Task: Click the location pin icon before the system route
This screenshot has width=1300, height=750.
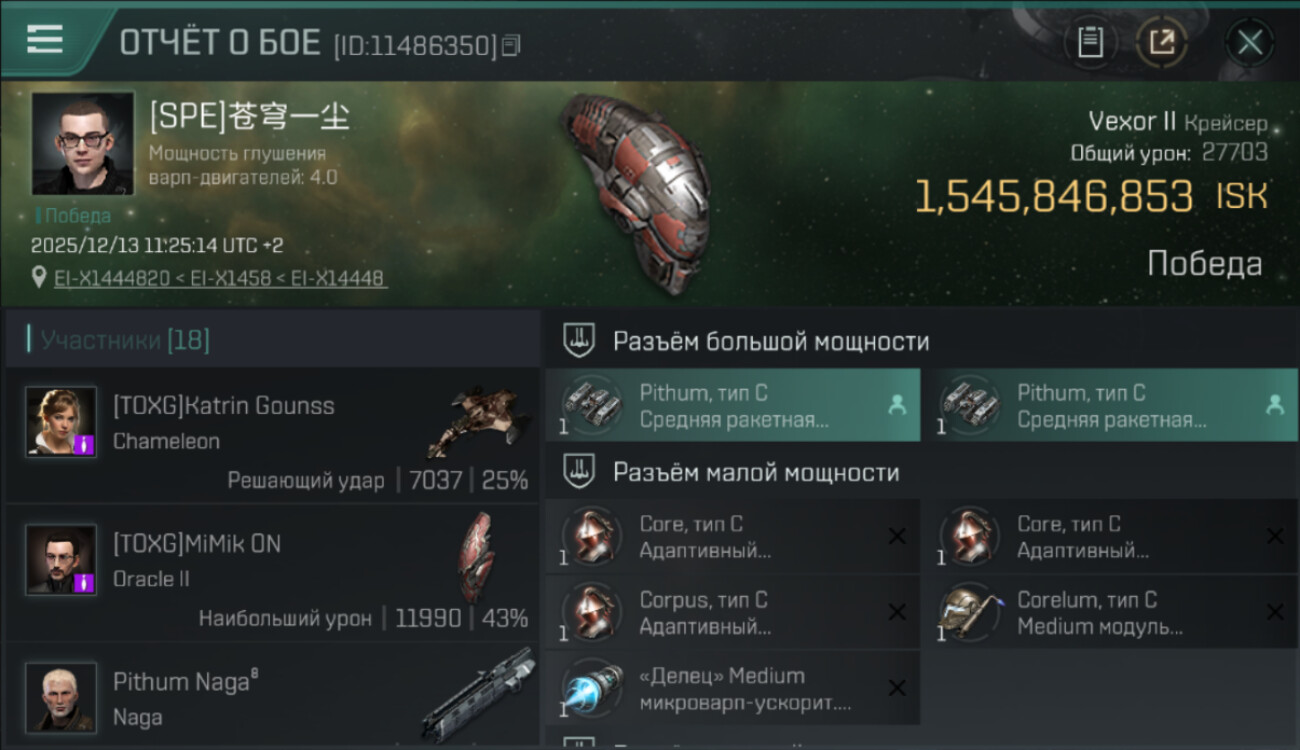Action: 40,276
